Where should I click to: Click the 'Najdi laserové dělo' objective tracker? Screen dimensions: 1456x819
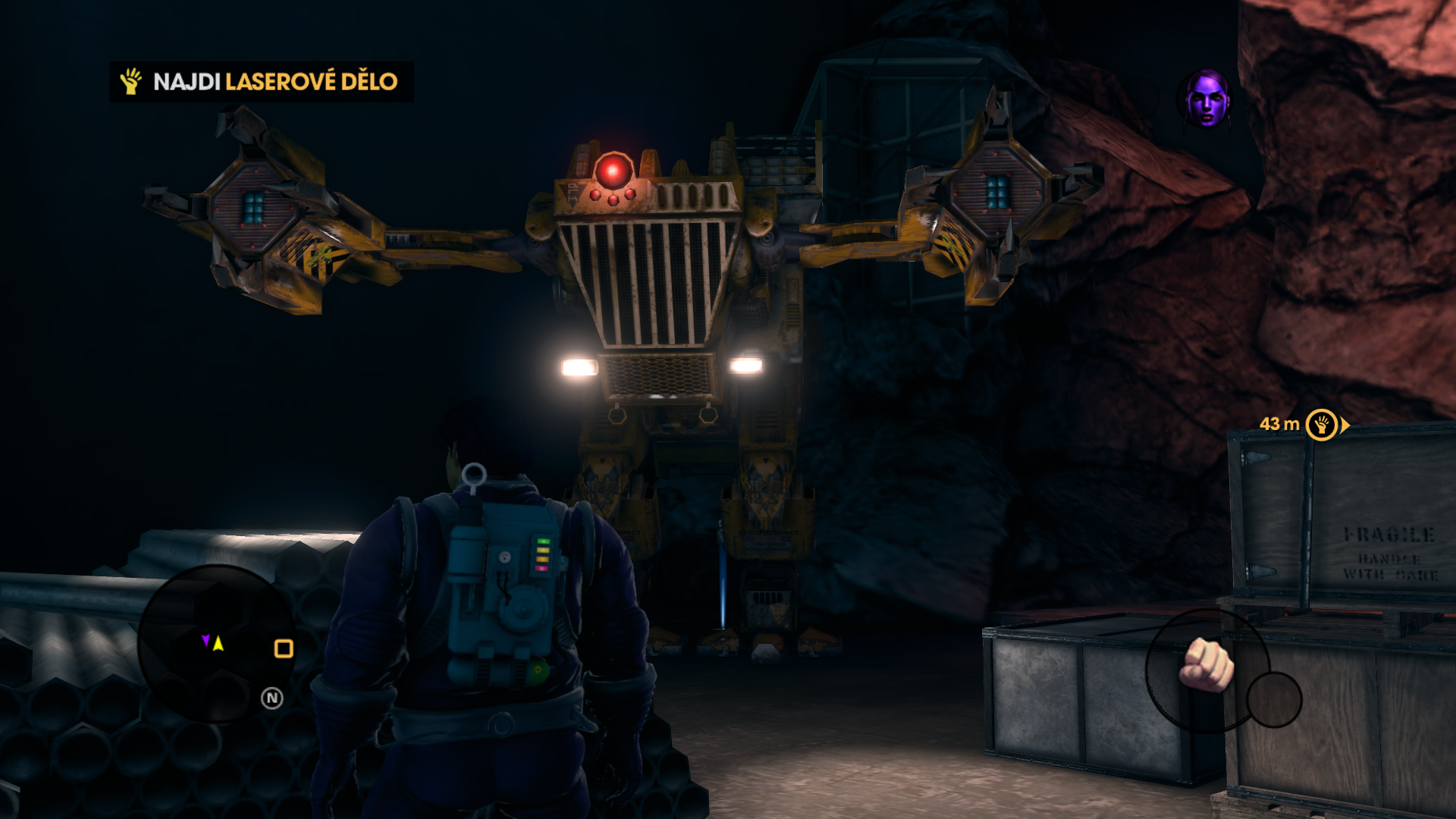click(x=261, y=81)
